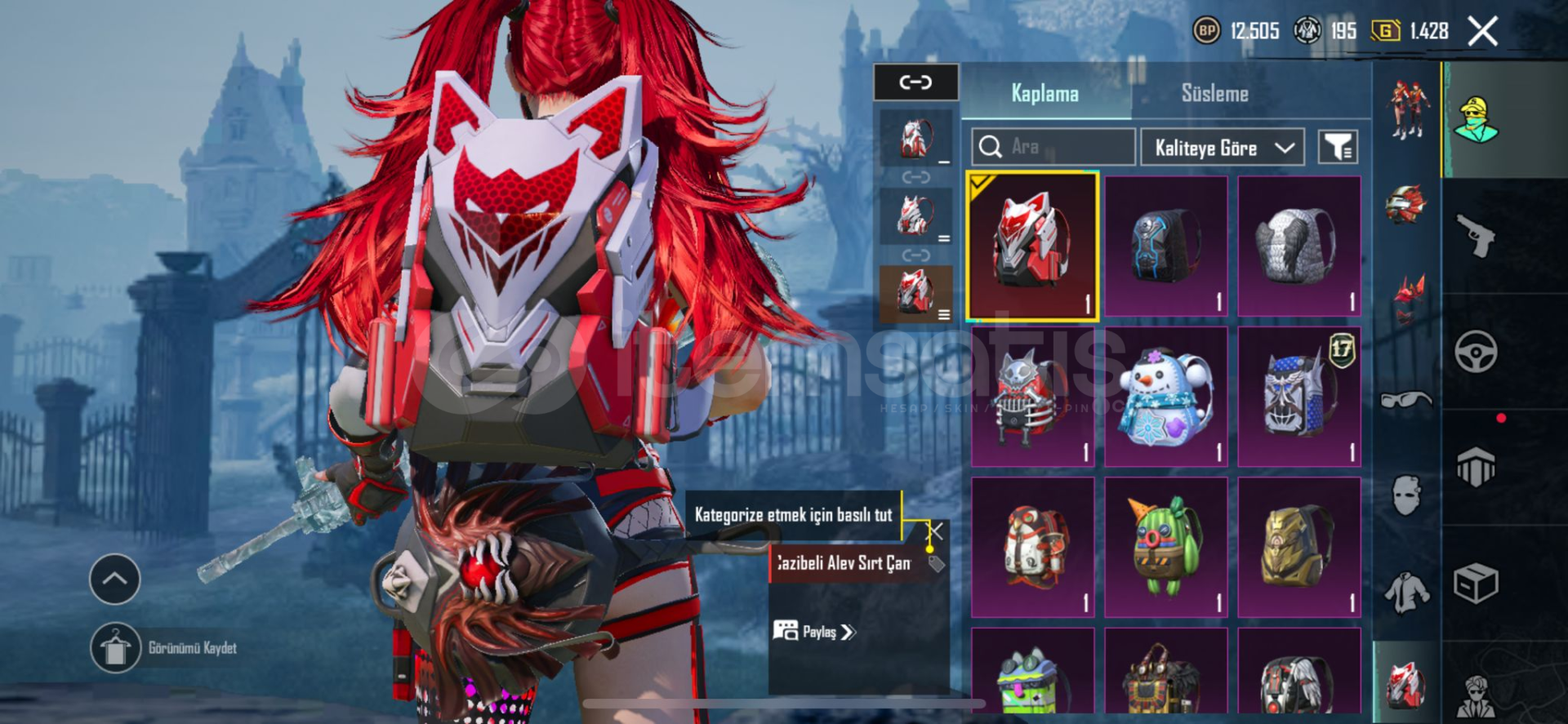The width and height of the screenshot is (1568, 724).
Task: Toggle the link icon above backpack levels
Action: 915,82
